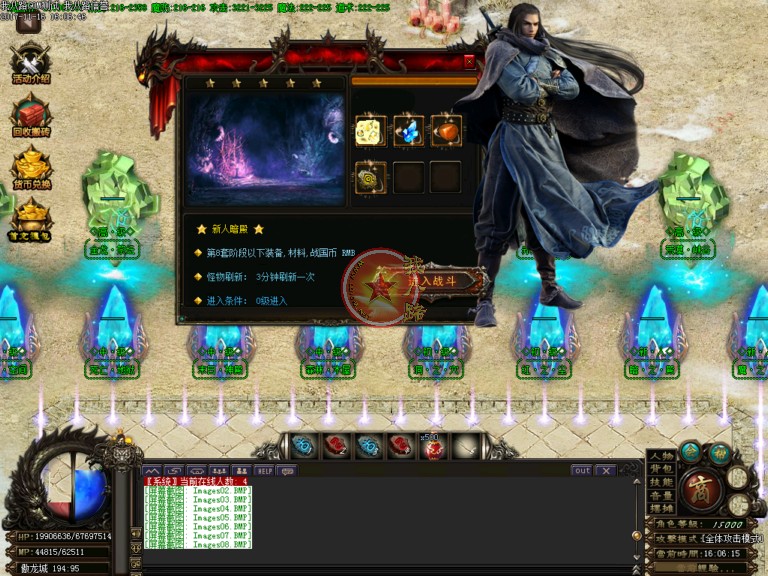The image size is (768, 576).
Task: Close the dungeon info panel
Action: coord(469,61)
